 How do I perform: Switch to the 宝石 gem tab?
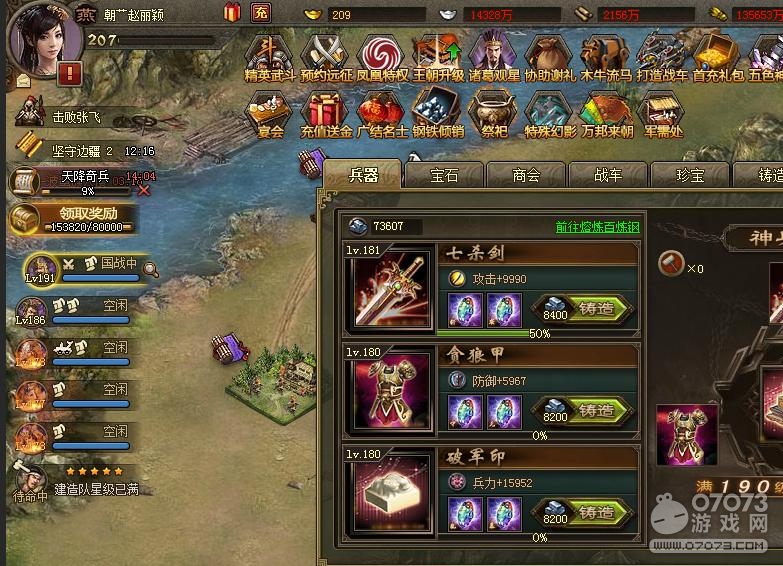444,175
